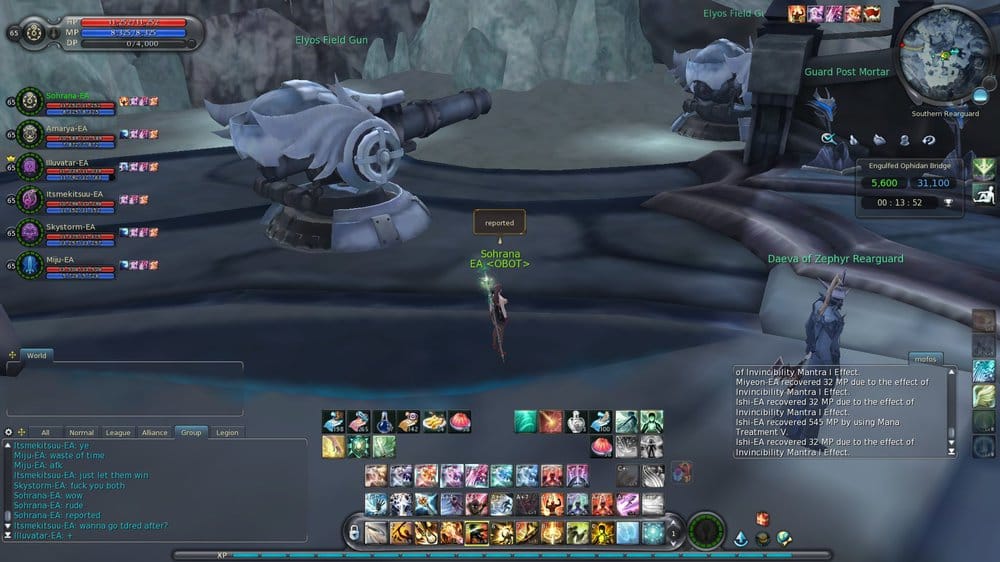
Task: Open the Normal chat tab
Action: 82,433
